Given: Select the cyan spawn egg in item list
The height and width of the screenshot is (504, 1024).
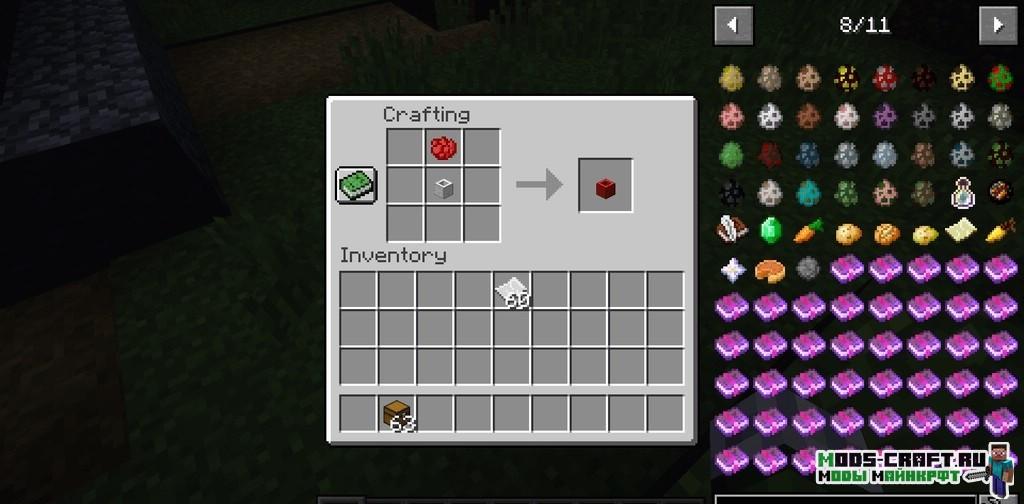Looking at the screenshot, I should (808, 192).
